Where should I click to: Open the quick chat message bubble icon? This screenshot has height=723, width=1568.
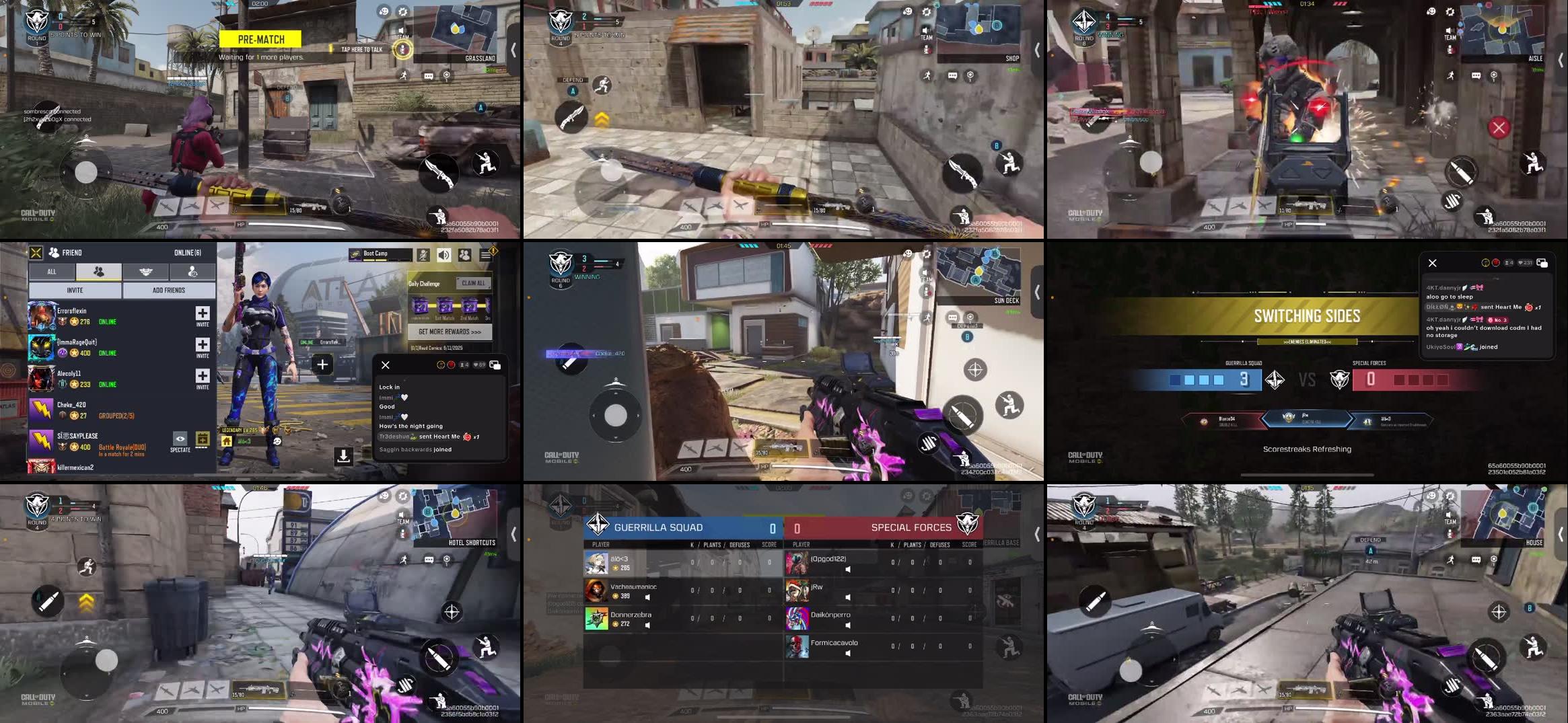pyautogui.click(x=428, y=75)
